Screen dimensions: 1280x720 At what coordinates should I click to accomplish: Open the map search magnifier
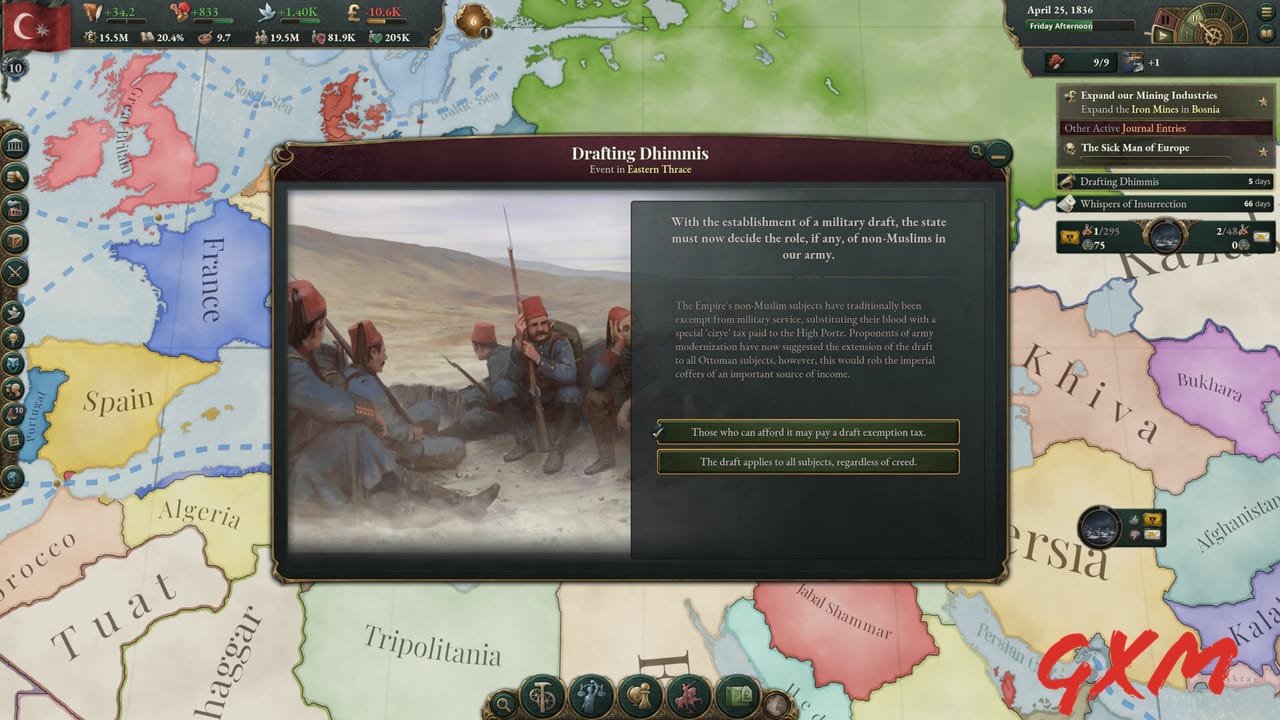[x=503, y=703]
